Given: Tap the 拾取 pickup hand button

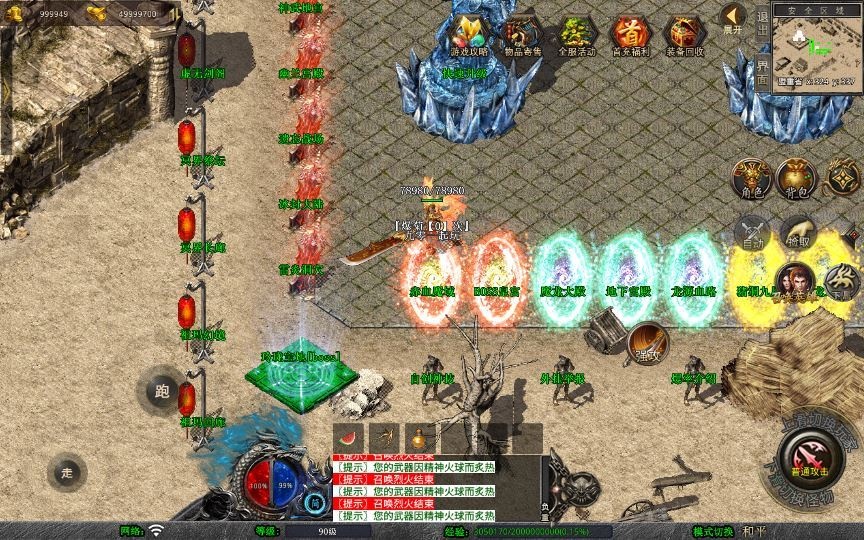Looking at the screenshot, I should point(797,231).
